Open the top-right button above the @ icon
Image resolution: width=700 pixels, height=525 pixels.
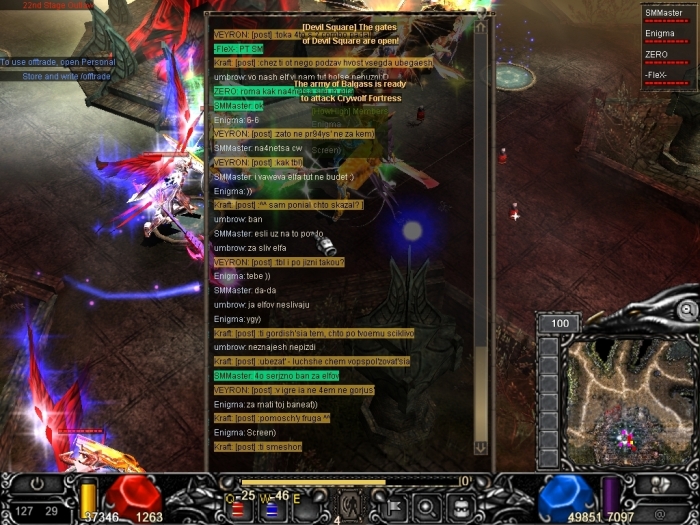click(x=660, y=485)
